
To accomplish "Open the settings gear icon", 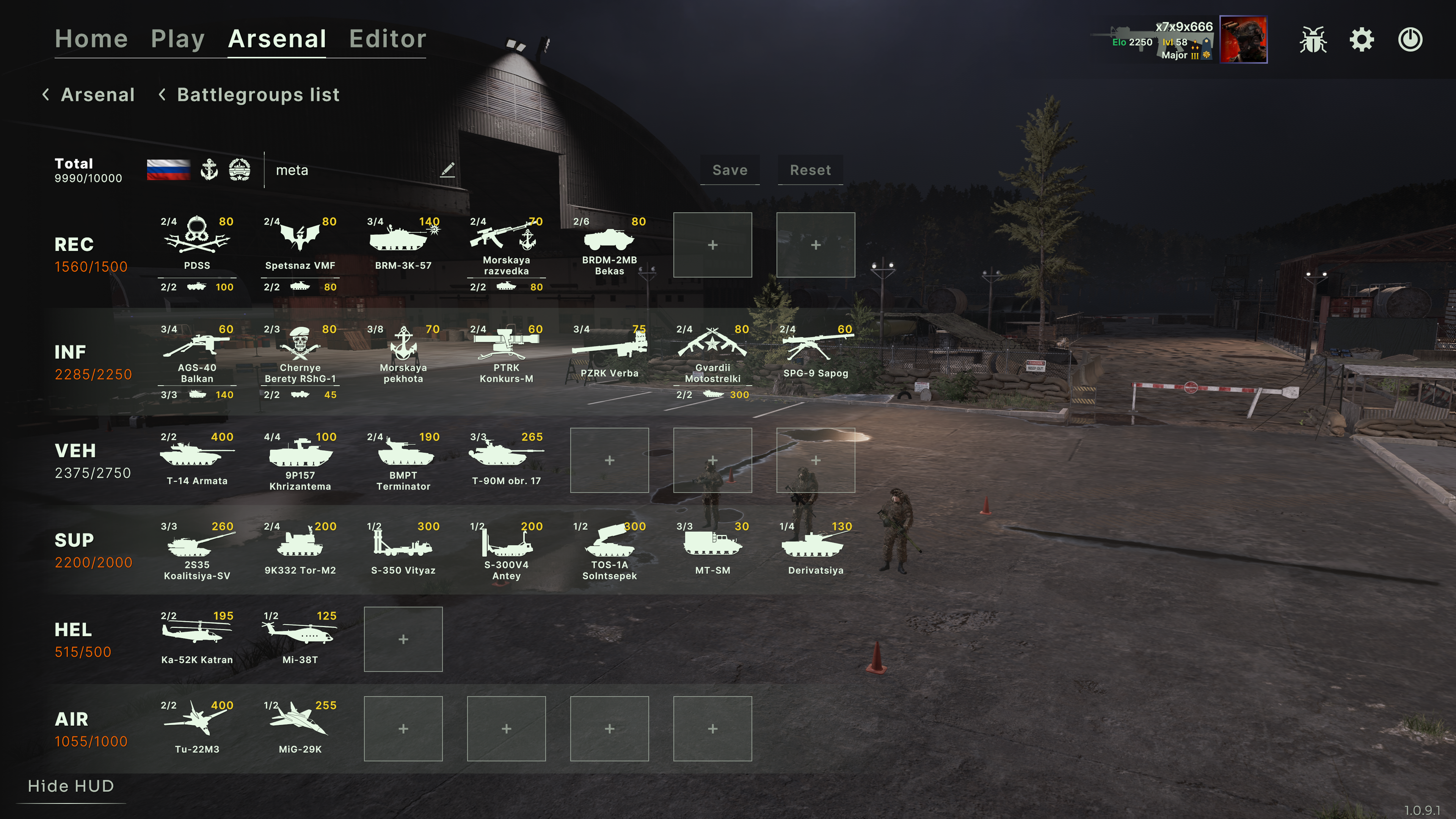I will (1362, 39).
